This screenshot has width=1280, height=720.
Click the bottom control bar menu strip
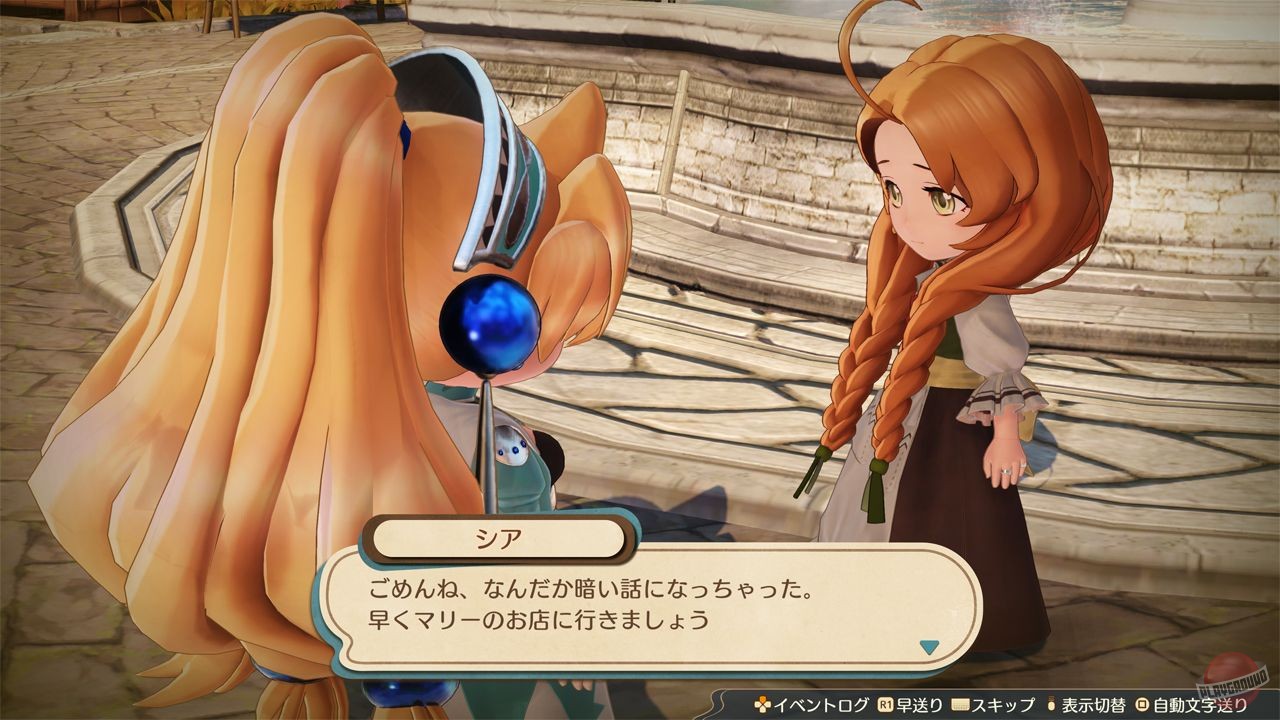[x=990, y=705]
